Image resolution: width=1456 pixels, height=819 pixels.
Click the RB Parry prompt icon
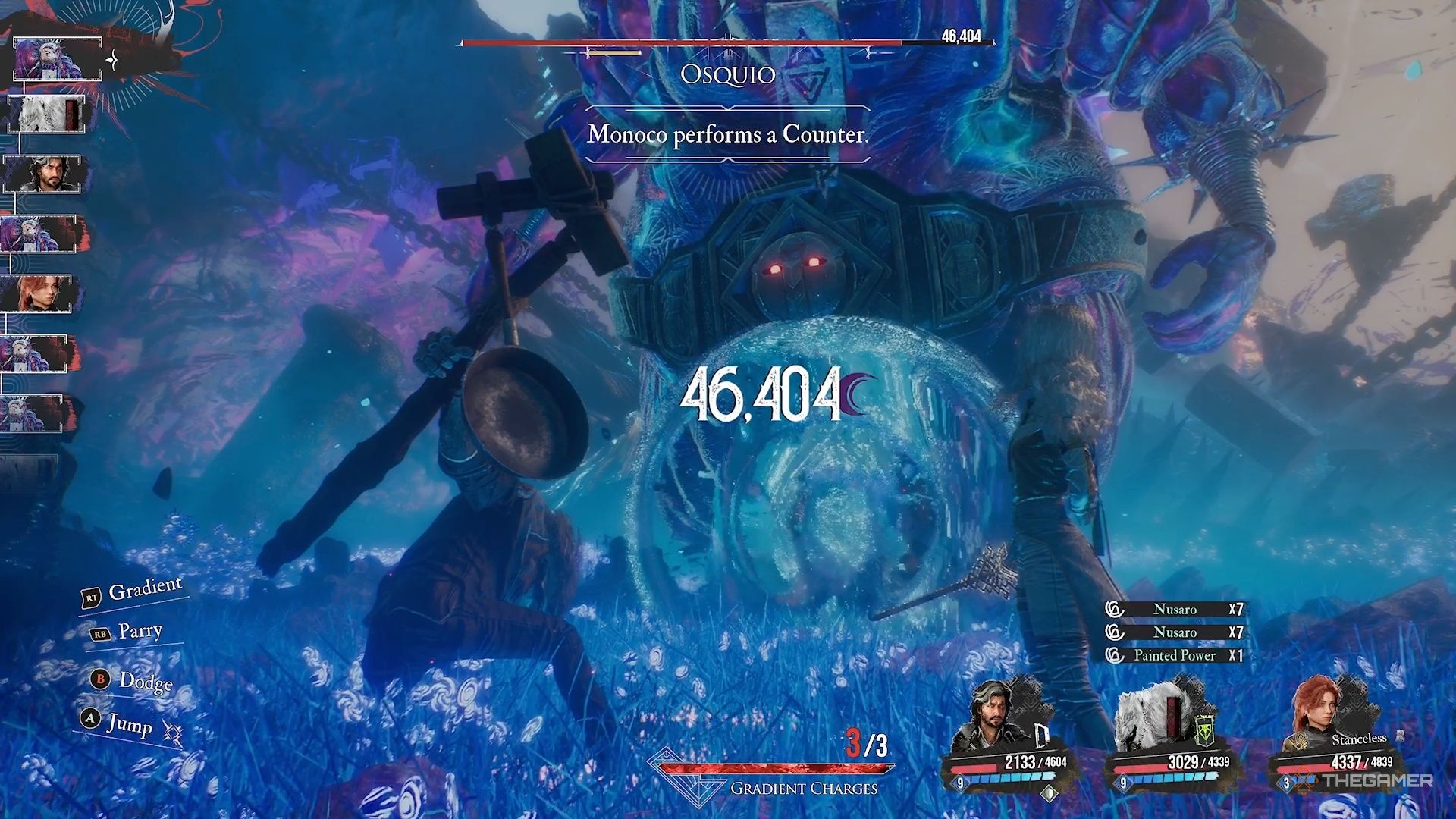click(x=101, y=634)
